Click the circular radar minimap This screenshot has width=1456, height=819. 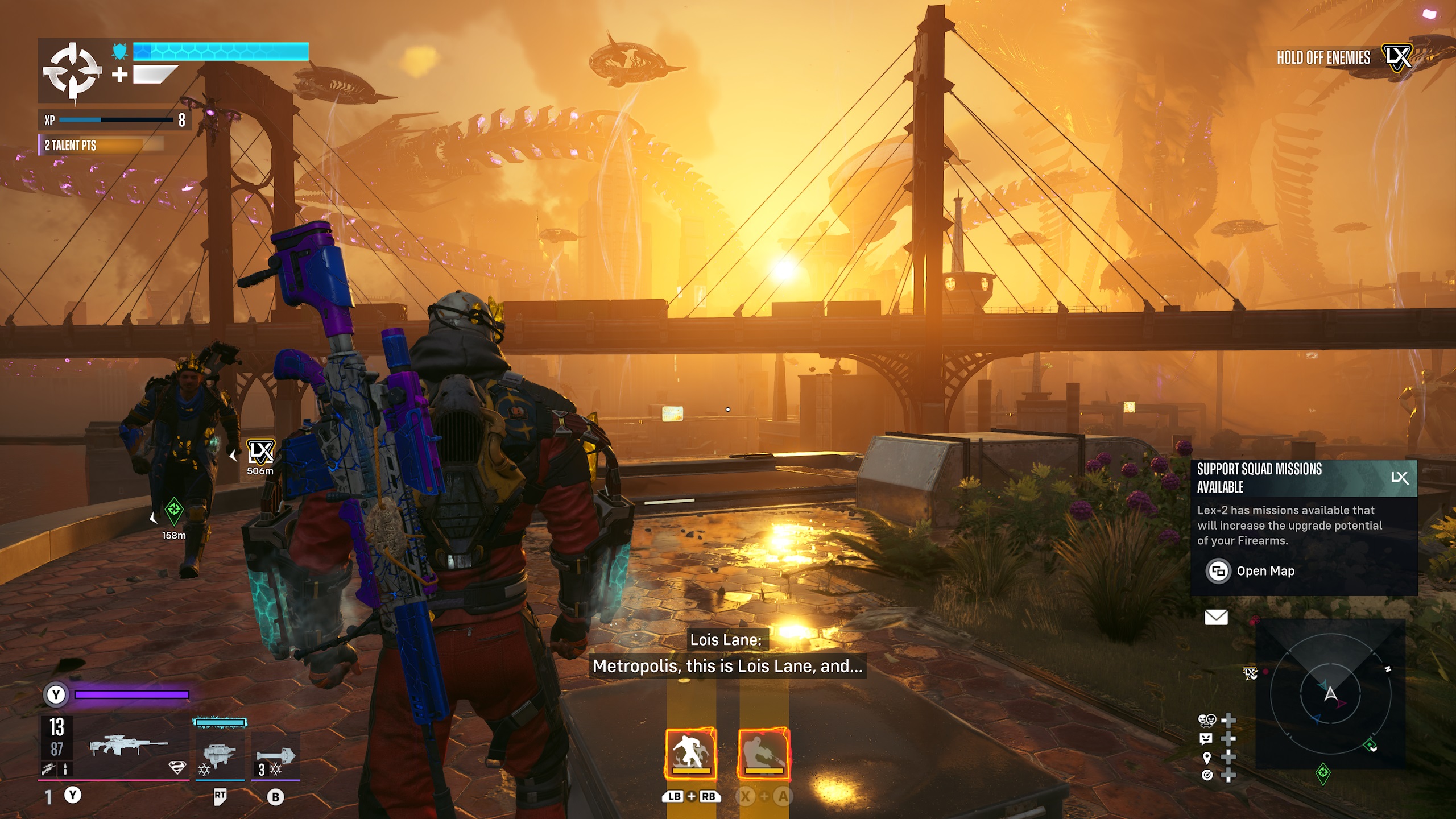pos(1330,695)
